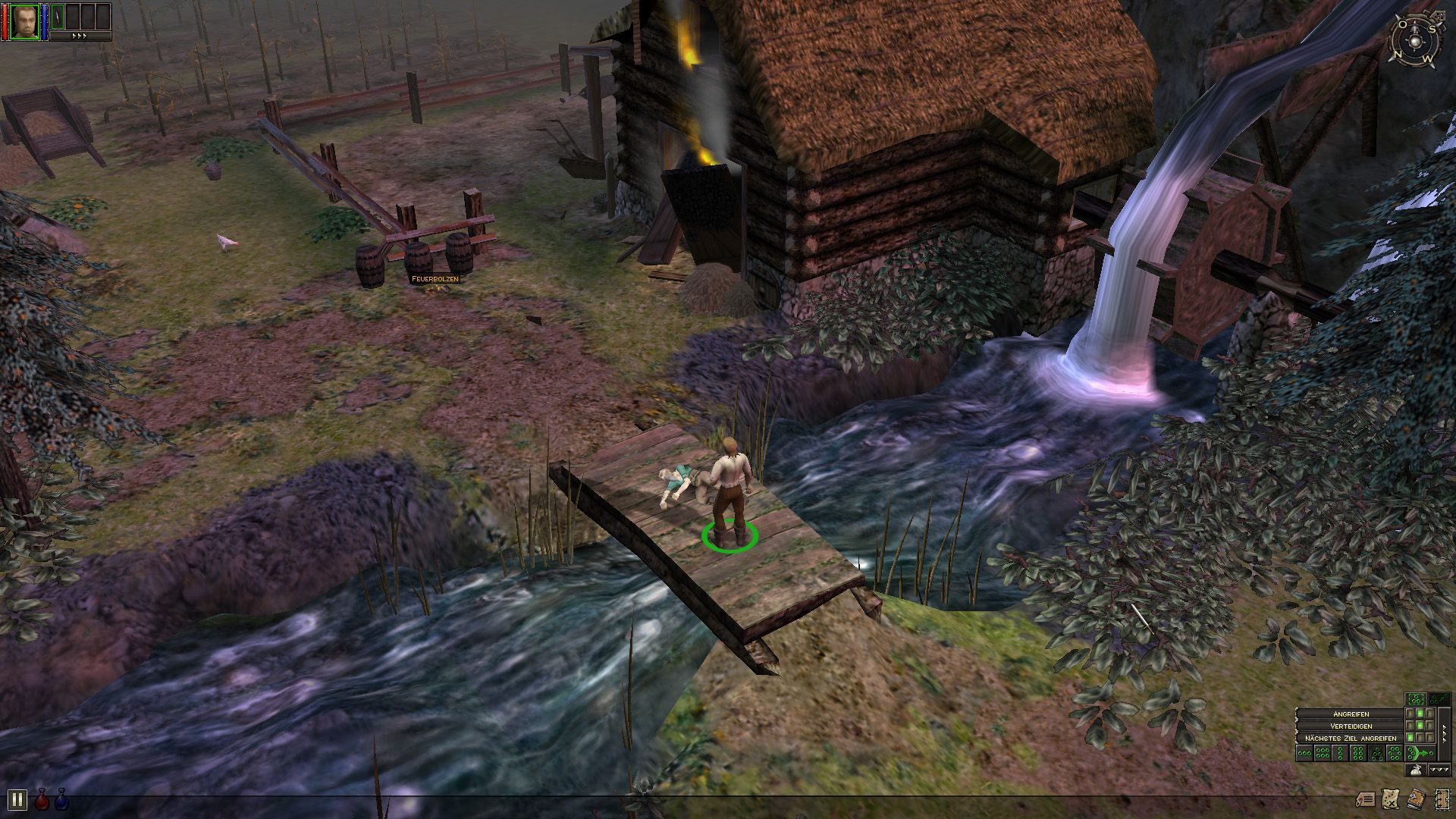Image resolution: width=1456 pixels, height=819 pixels.
Task: Drink a blue mana potion
Action: pos(61,799)
